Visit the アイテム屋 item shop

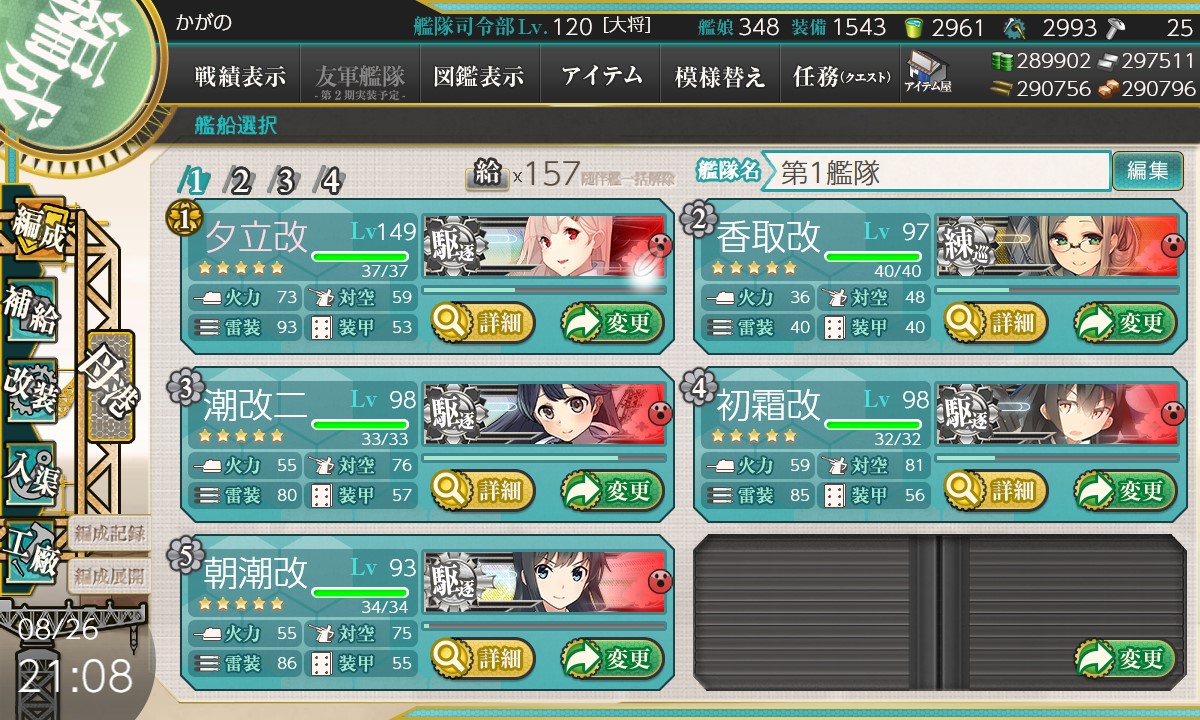927,72
